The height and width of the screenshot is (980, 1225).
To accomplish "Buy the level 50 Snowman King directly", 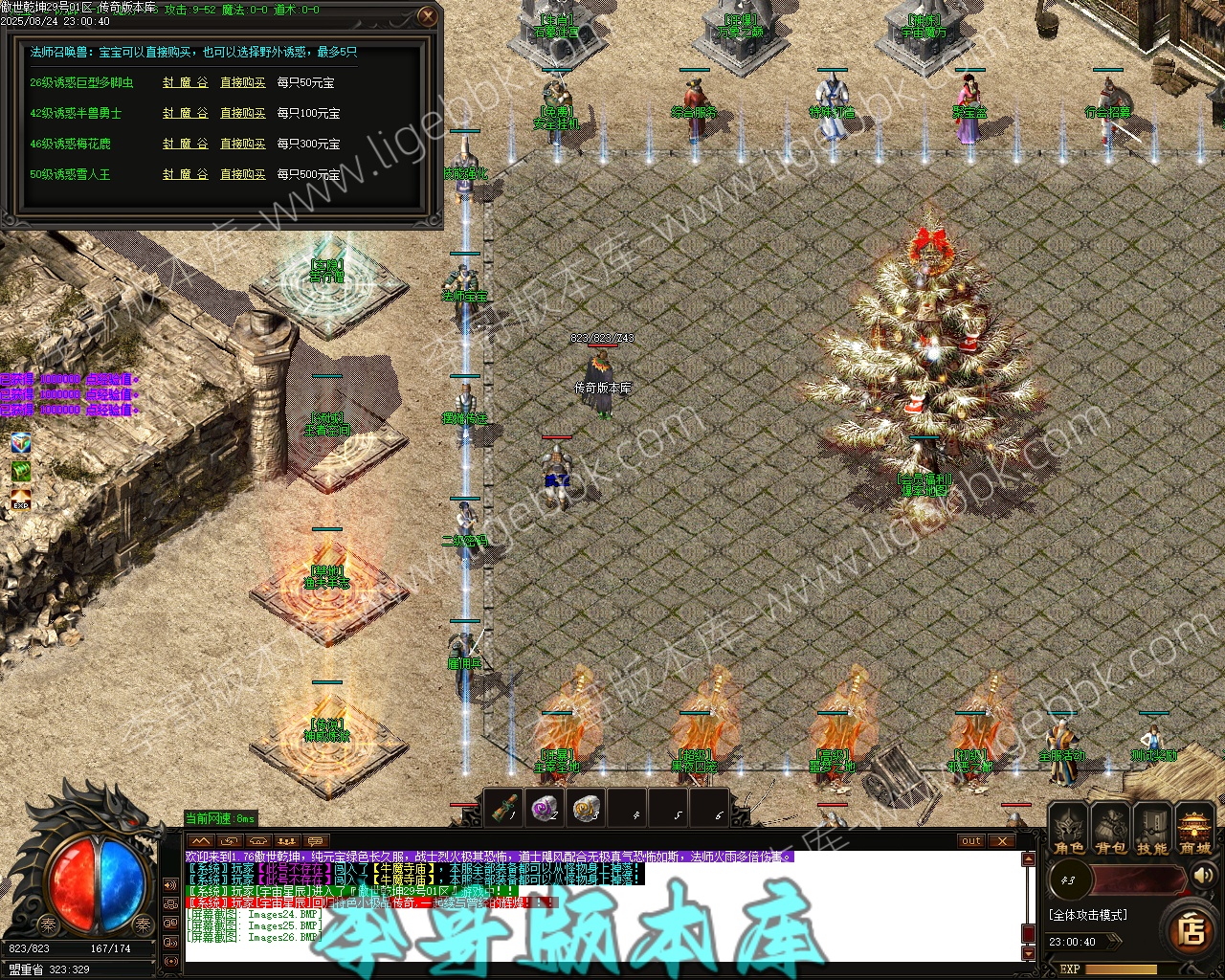I will (x=243, y=175).
